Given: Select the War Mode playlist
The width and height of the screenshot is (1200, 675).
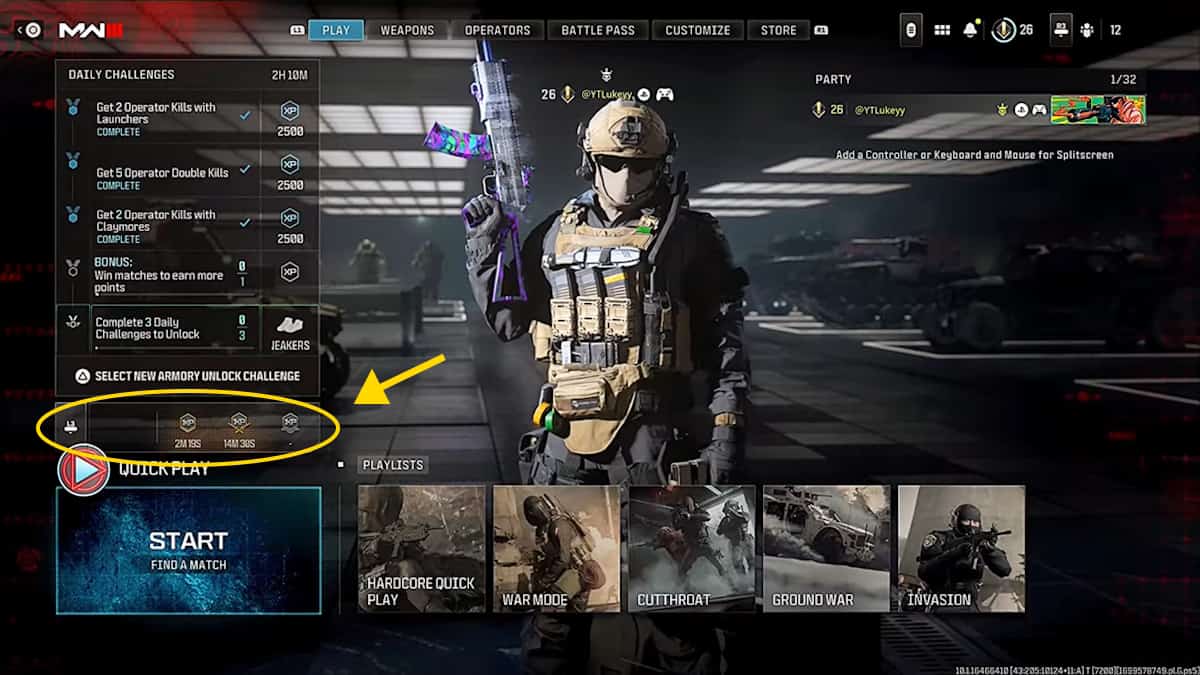Looking at the screenshot, I should (556, 548).
